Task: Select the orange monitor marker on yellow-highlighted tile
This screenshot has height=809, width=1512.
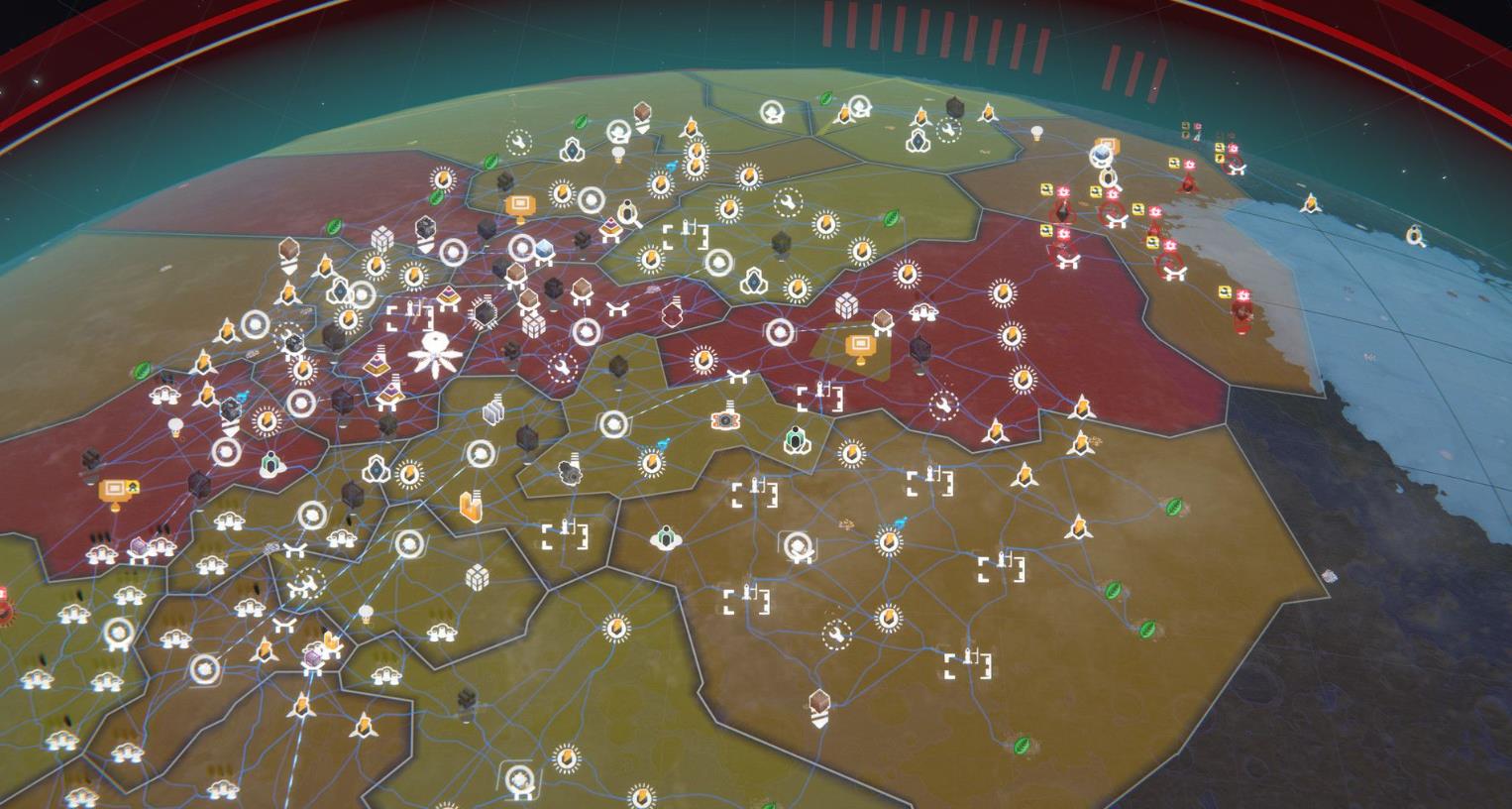Action: (x=858, y=348)
